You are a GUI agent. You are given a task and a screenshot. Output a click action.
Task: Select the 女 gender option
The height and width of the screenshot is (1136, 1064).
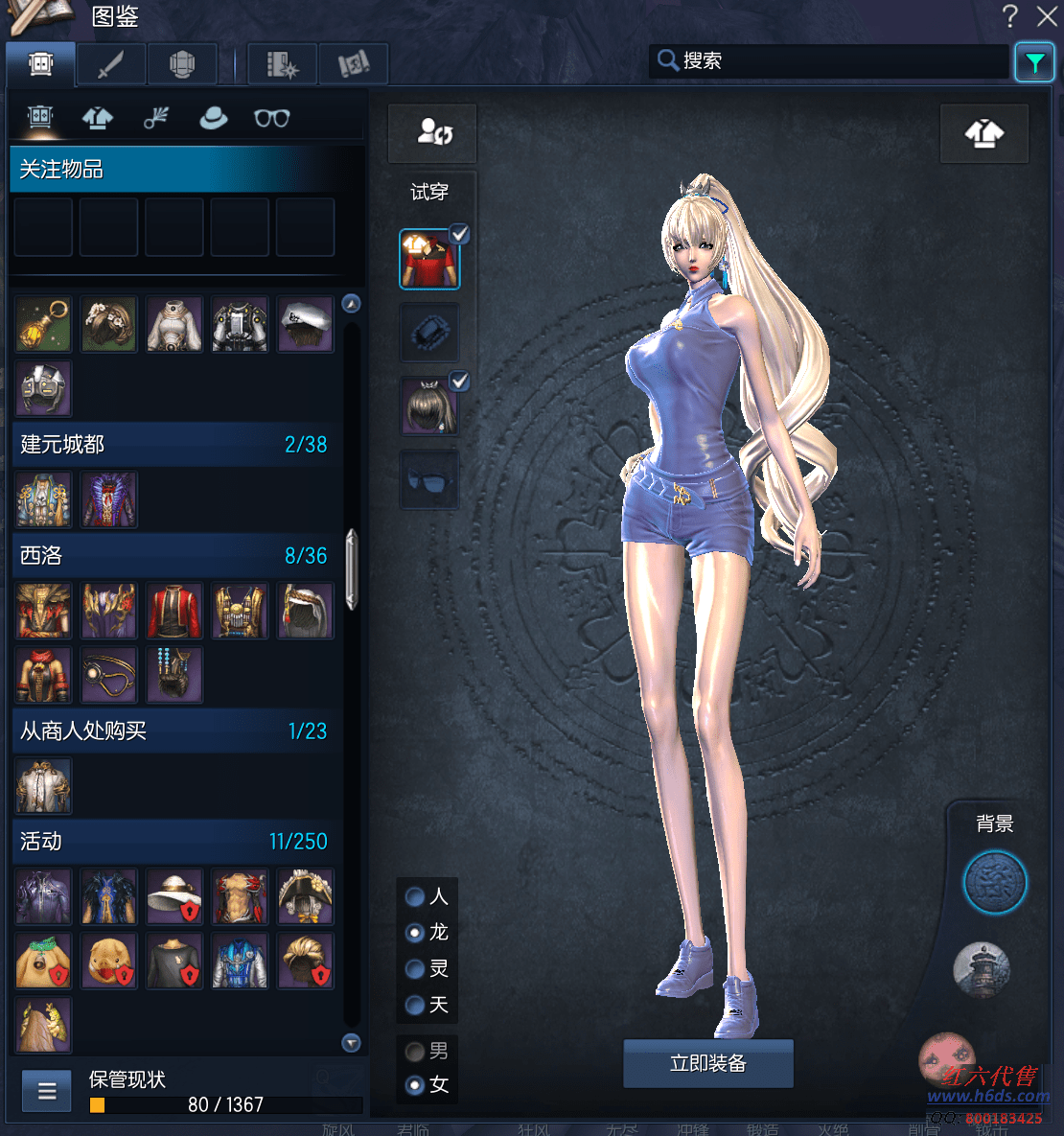tap(415, 1085)
